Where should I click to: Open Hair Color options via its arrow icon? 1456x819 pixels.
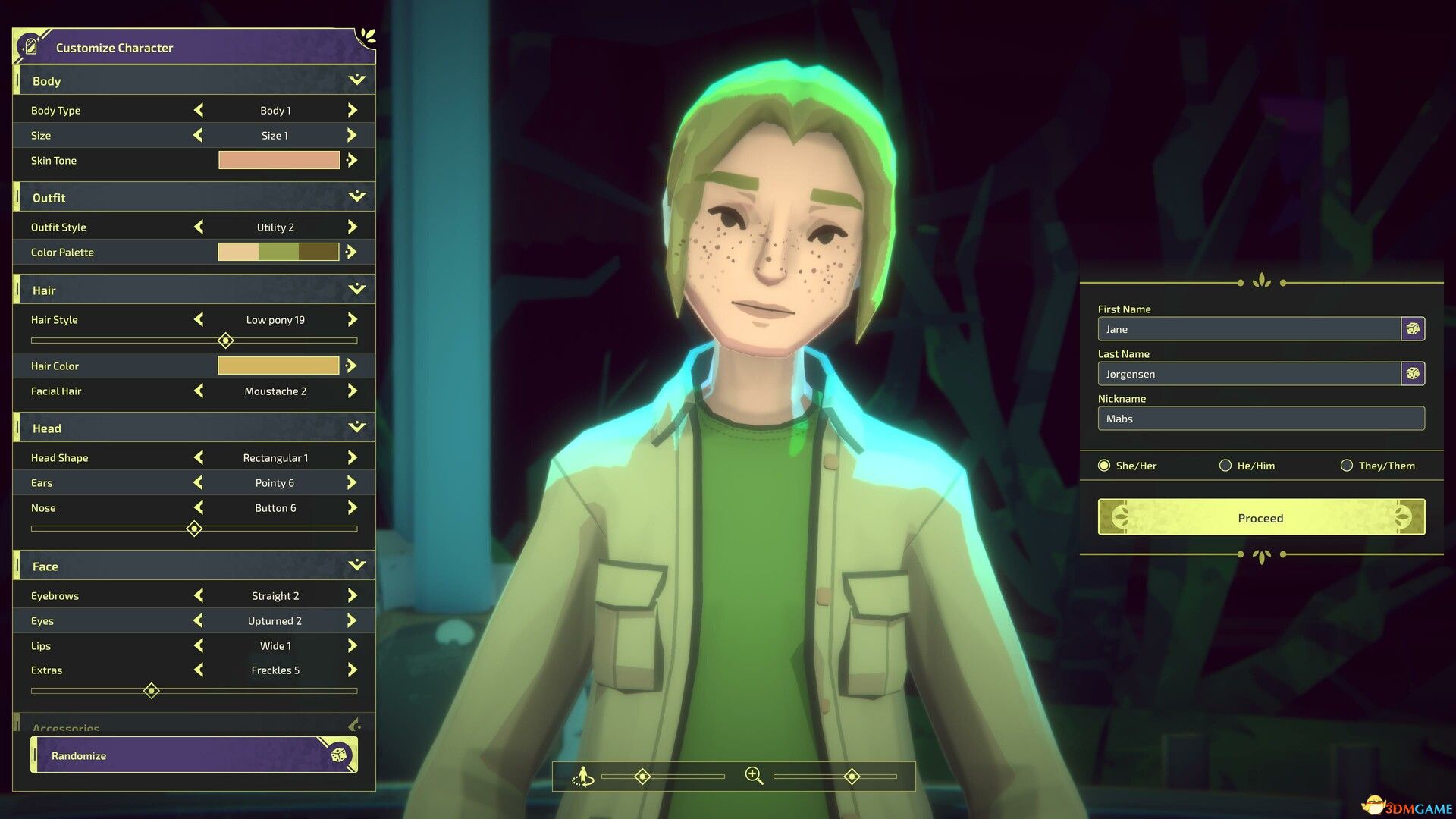pos(351,366)
